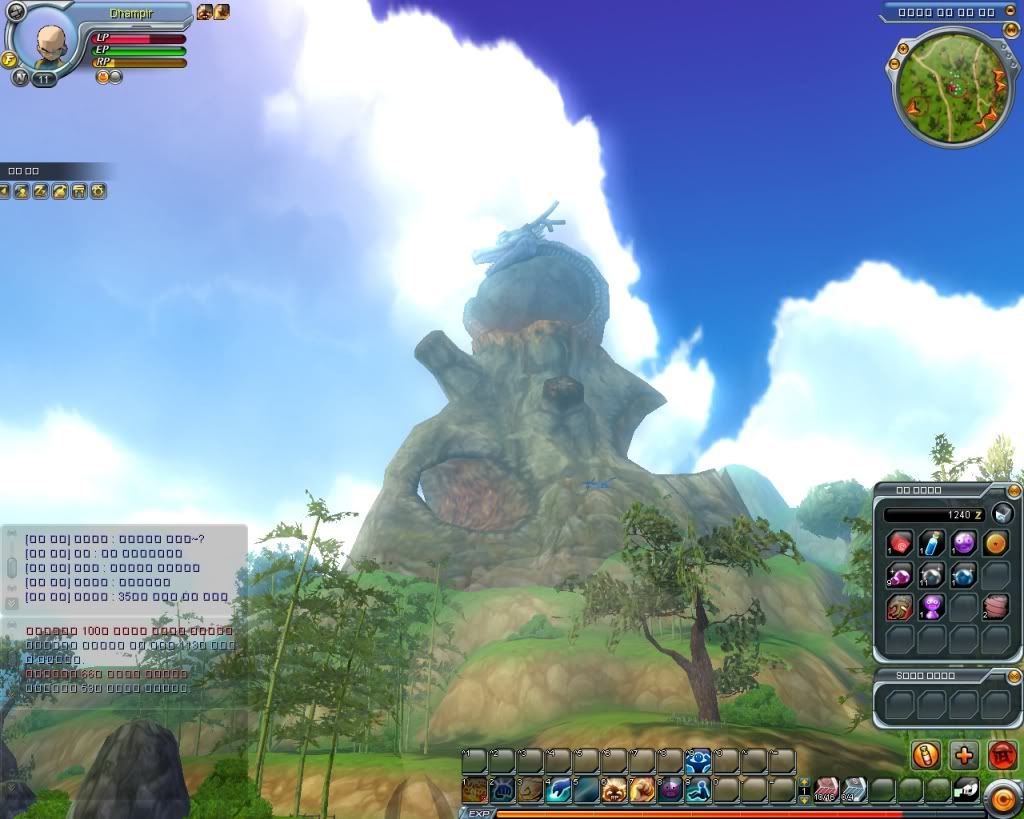Click the gold gear icon in left toolbar
Viewport: 1024px width, 819px height.
click(98, 191)
